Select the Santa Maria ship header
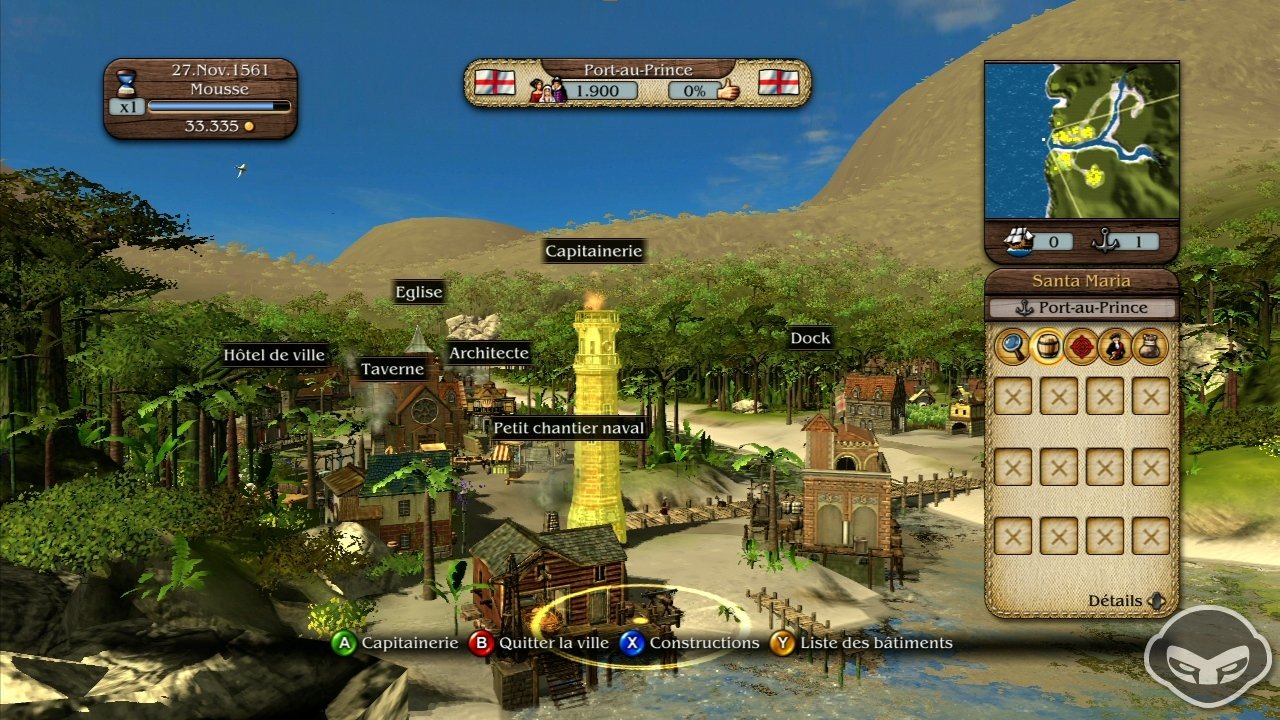 pos(1081,281)
